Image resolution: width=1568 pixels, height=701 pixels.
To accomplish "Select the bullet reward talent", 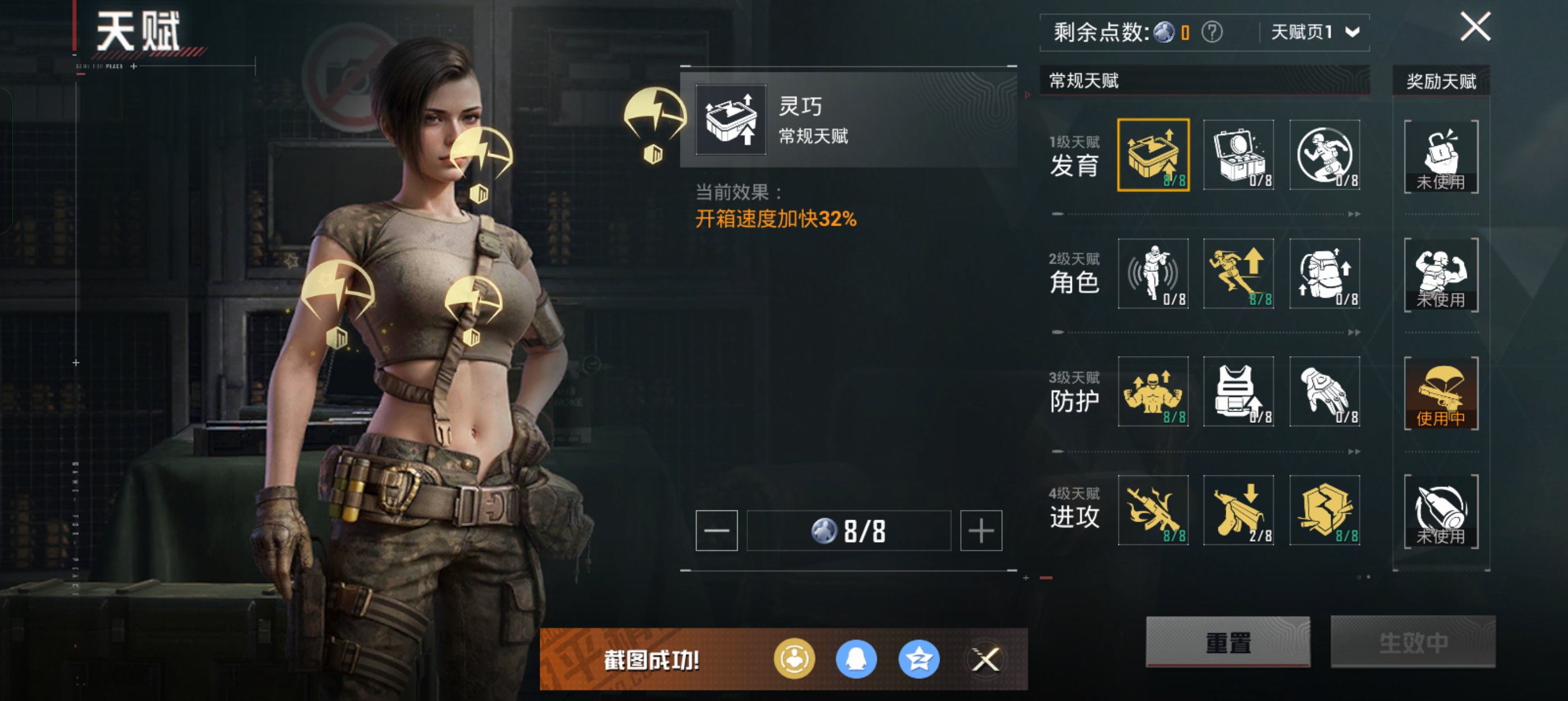I will (1441, 512).
